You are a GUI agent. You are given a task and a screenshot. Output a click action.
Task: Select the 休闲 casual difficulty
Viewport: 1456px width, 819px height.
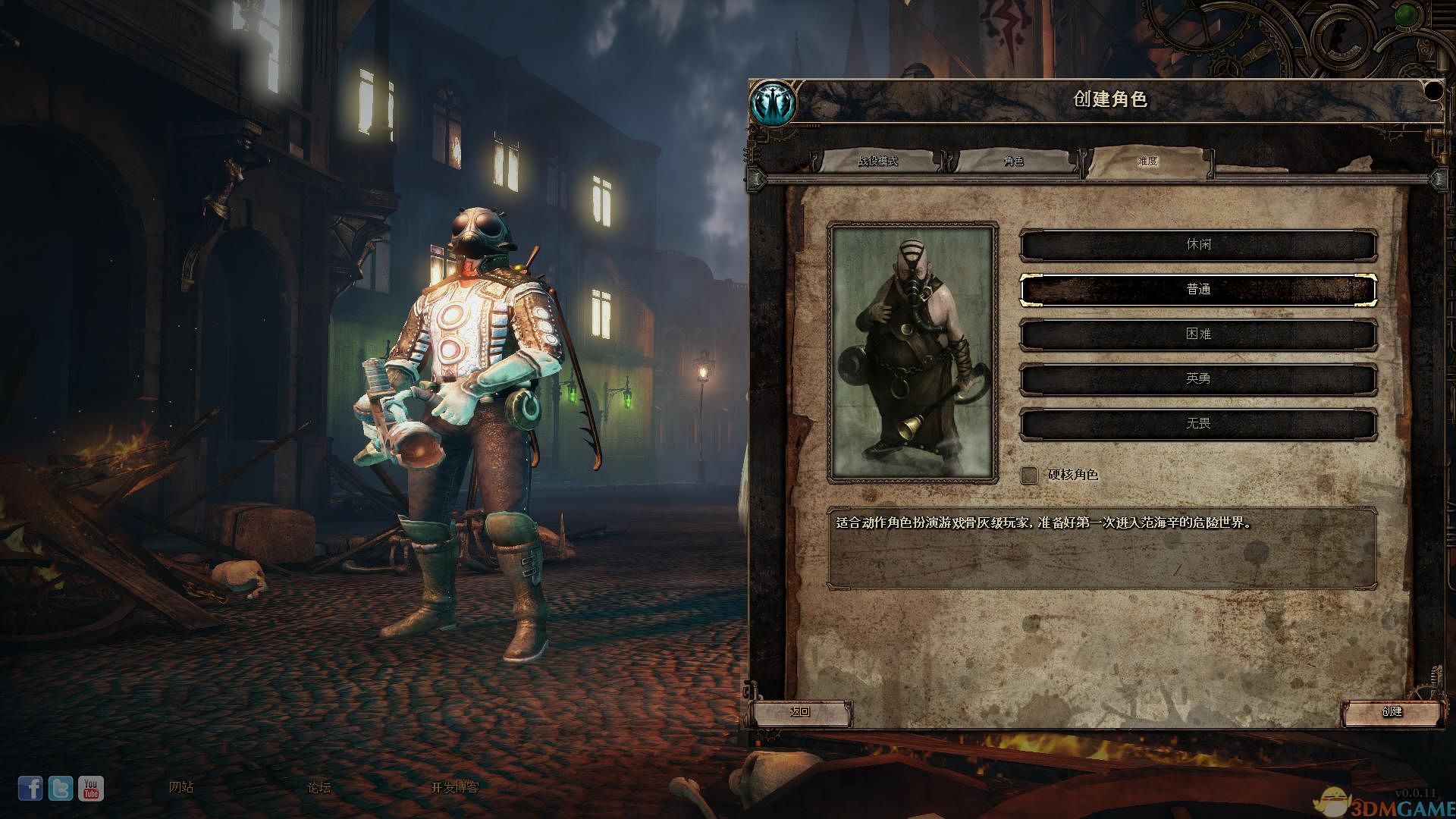point(1198,246)
